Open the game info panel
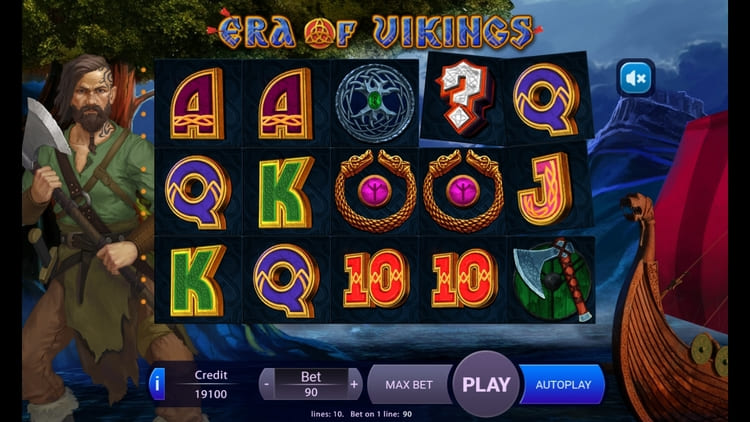Viewport: 750px width, 422px height. click(156, 384)
